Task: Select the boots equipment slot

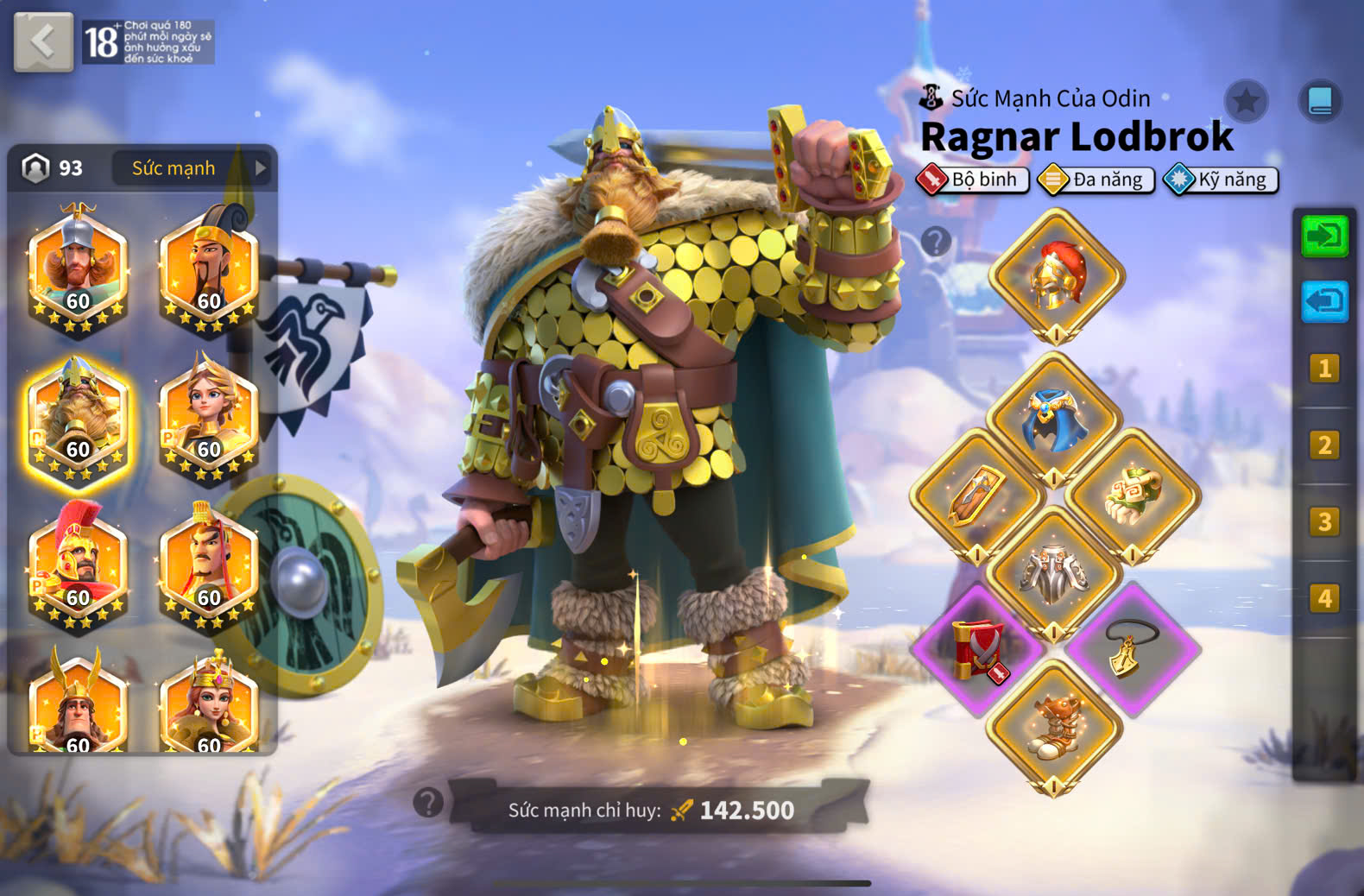Action: click(1053, 727)
